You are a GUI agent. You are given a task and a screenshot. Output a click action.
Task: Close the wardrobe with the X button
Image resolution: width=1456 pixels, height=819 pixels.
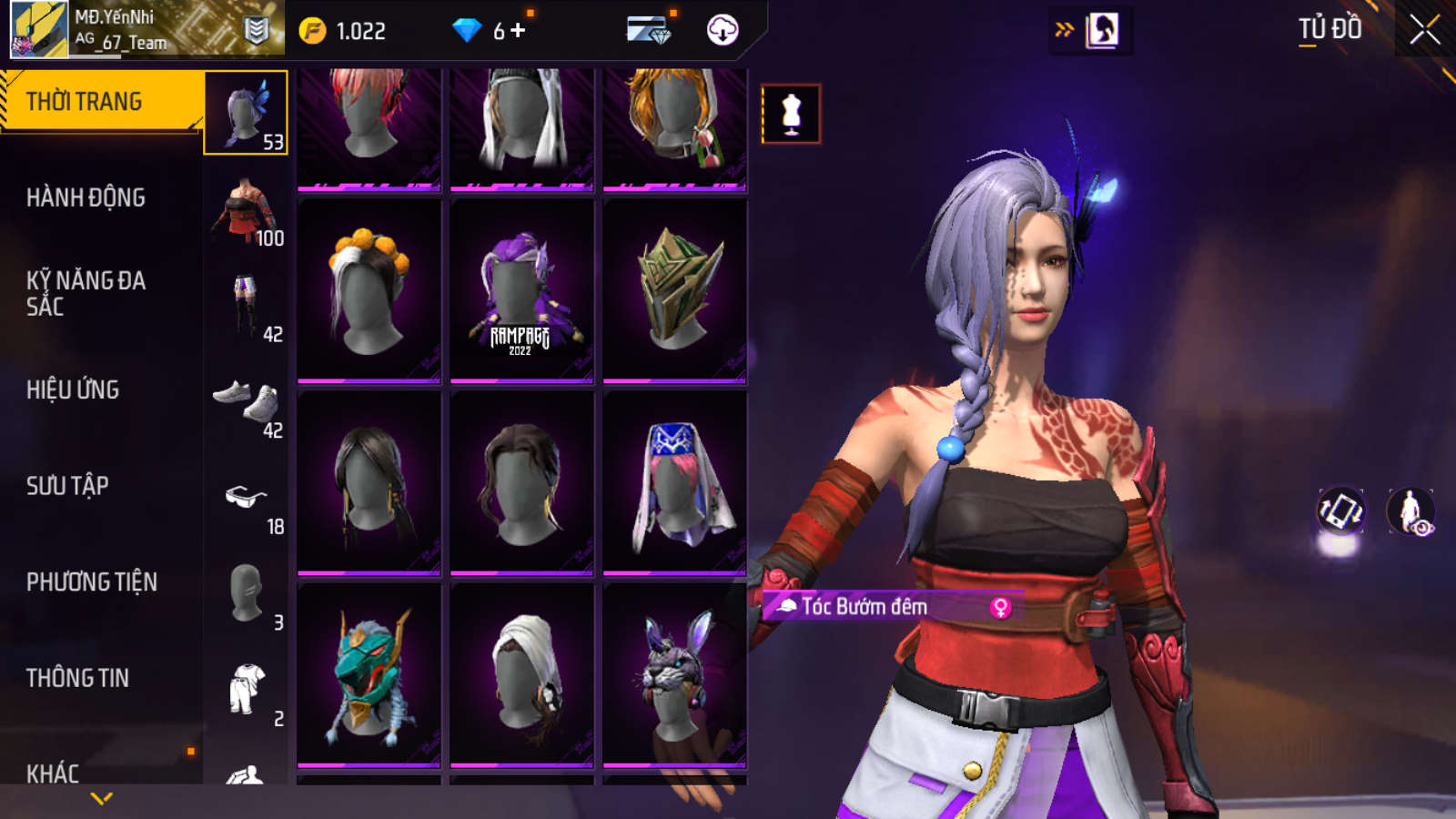(x=1424, y=30)
